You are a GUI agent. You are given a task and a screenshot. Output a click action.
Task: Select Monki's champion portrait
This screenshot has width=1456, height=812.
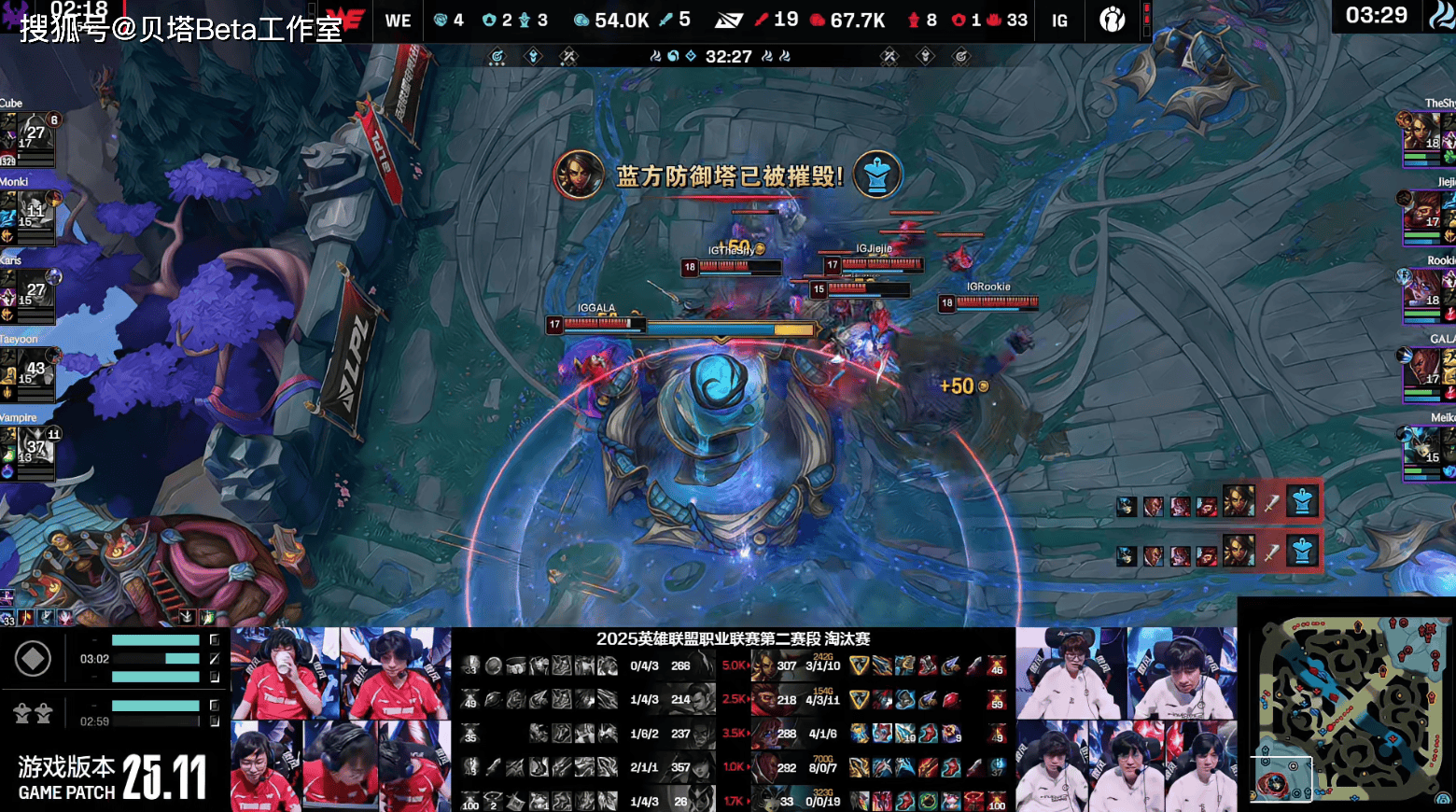[26, 215]
